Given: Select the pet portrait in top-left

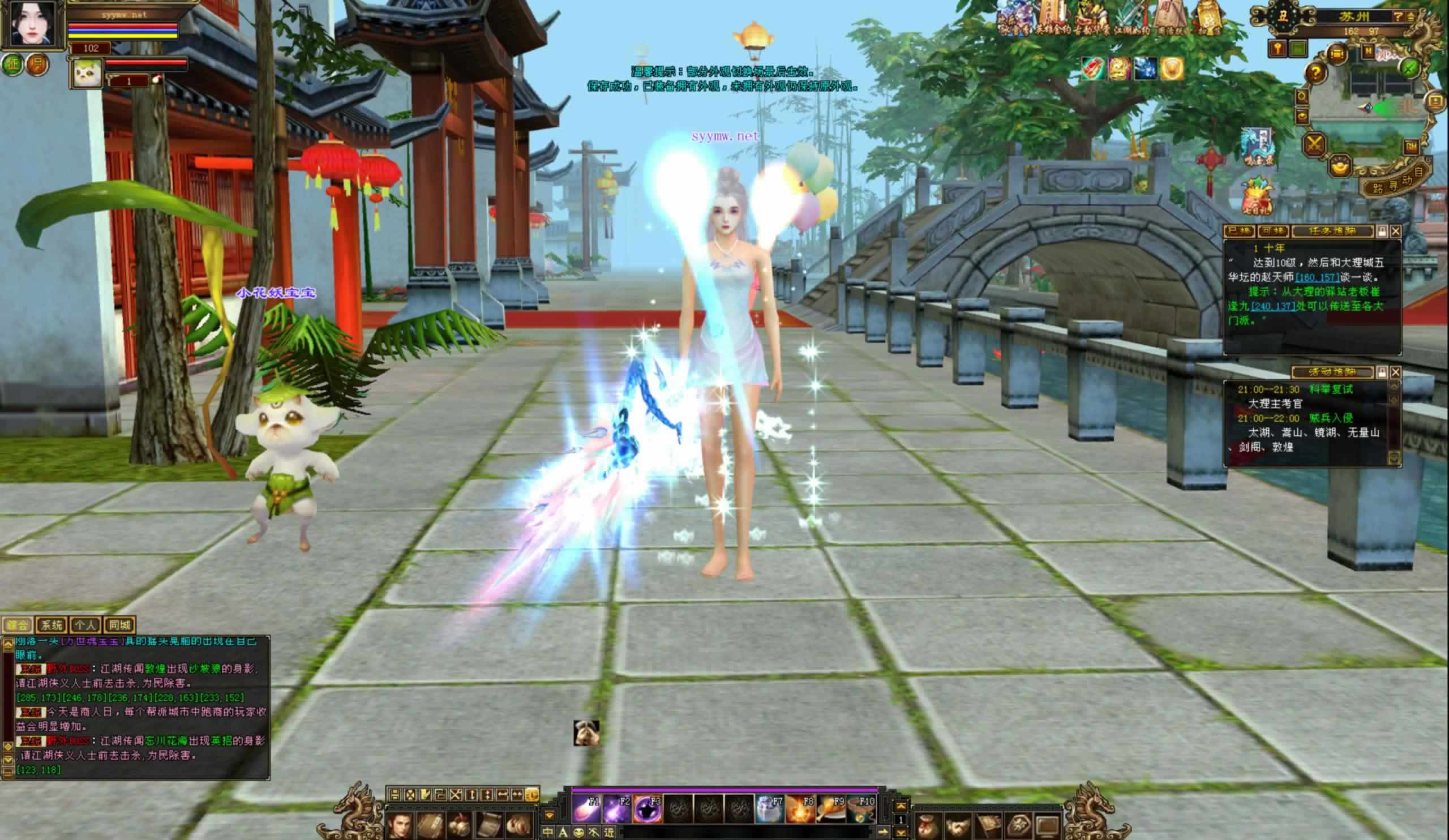Looking at the screenshot, I should tap(86, 73).
